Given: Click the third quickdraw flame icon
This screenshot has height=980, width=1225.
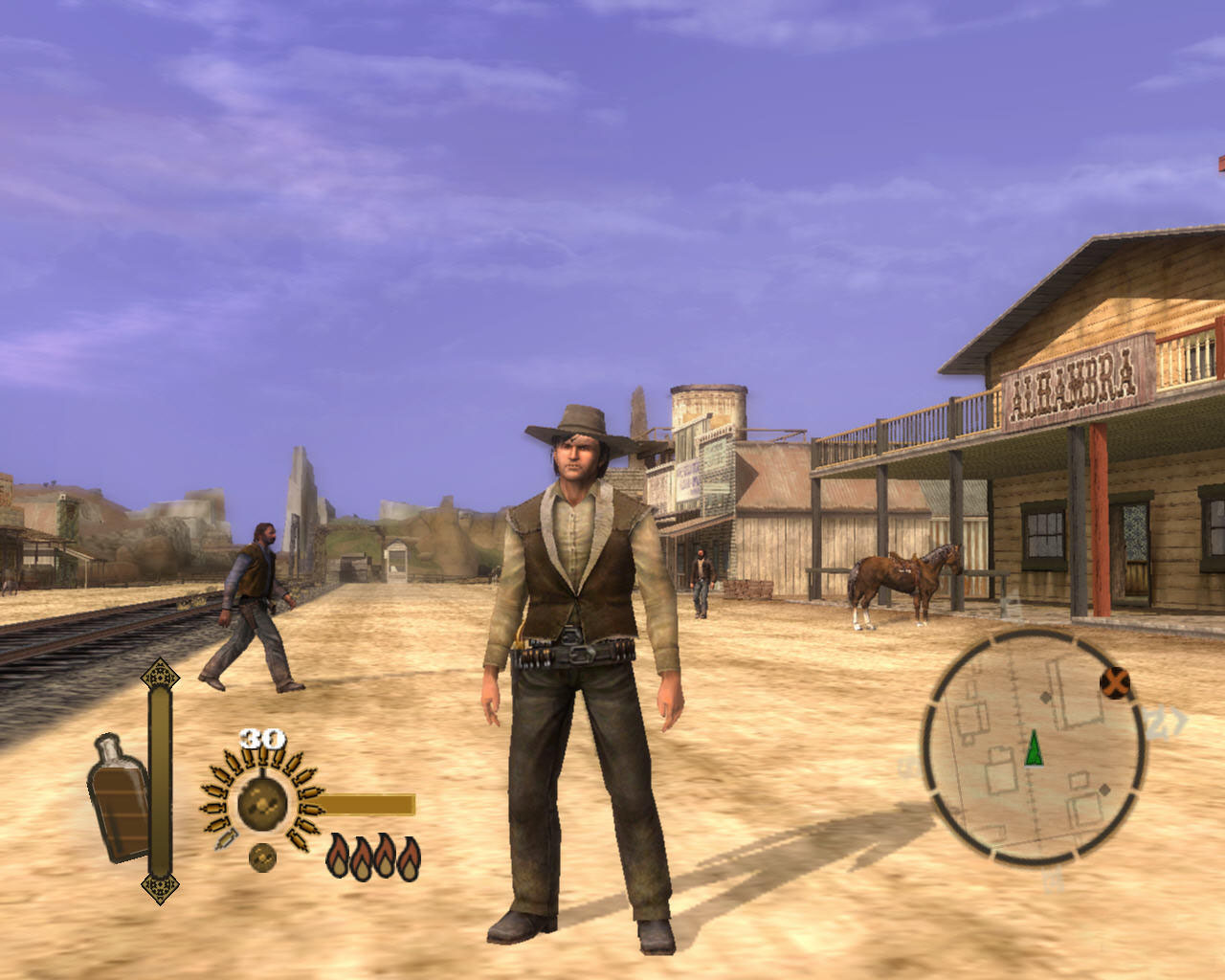Looking at the screenshot, I should pyautogui.click(x=384, y=856).
